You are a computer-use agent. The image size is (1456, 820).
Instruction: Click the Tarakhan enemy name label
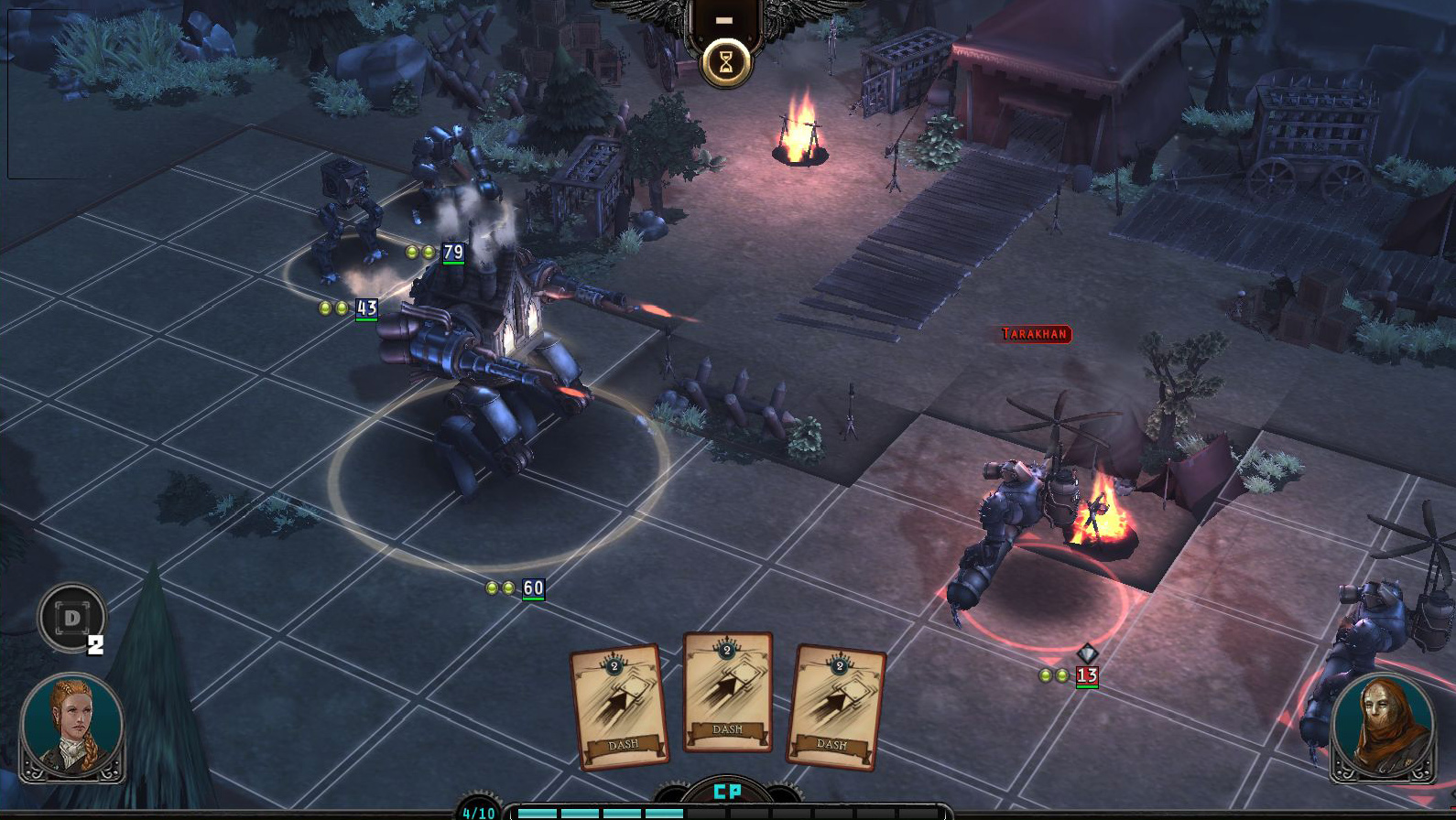(1033, 334)
